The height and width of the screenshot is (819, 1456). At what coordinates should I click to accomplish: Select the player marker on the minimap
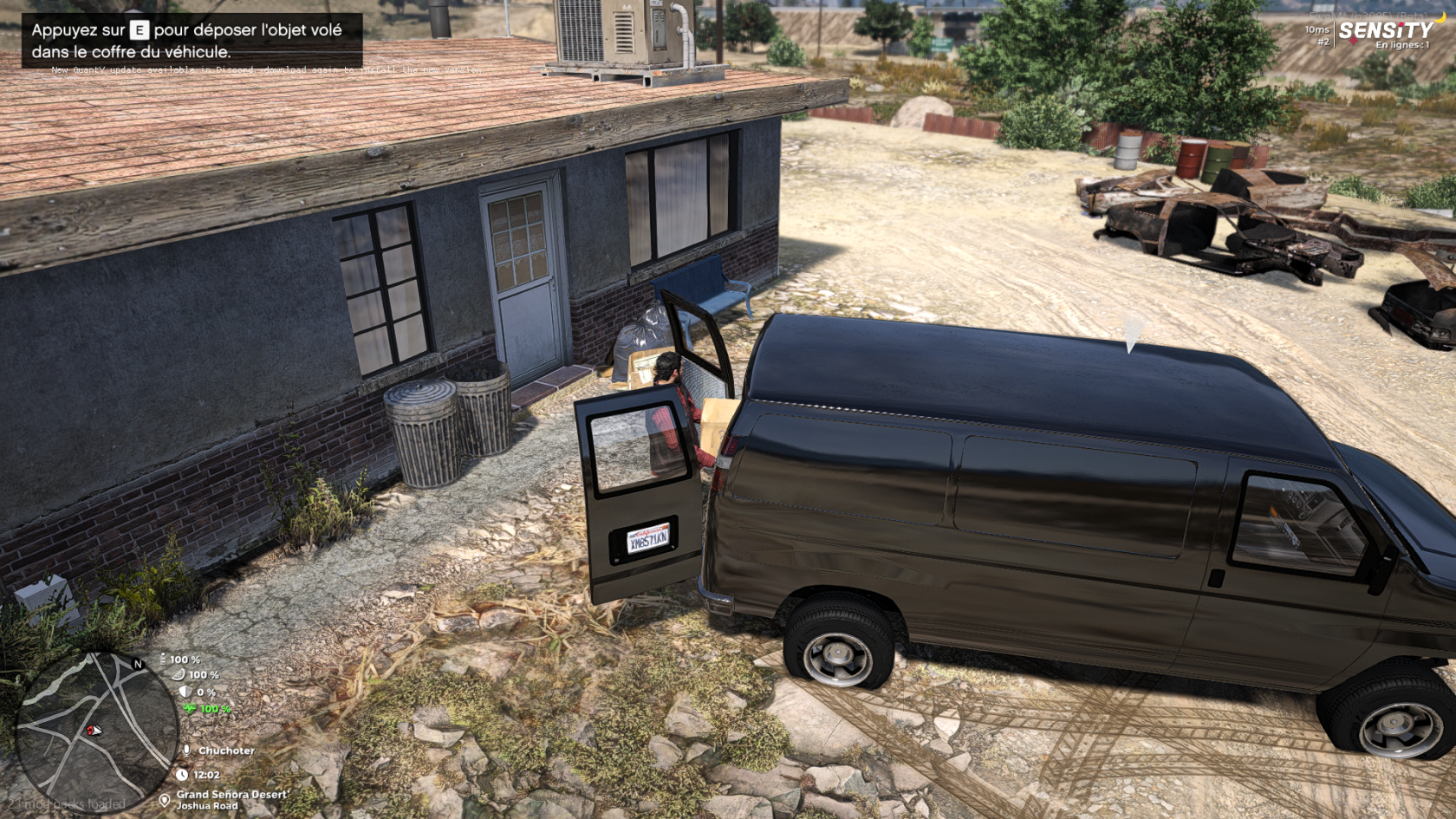tap(94, 731)
